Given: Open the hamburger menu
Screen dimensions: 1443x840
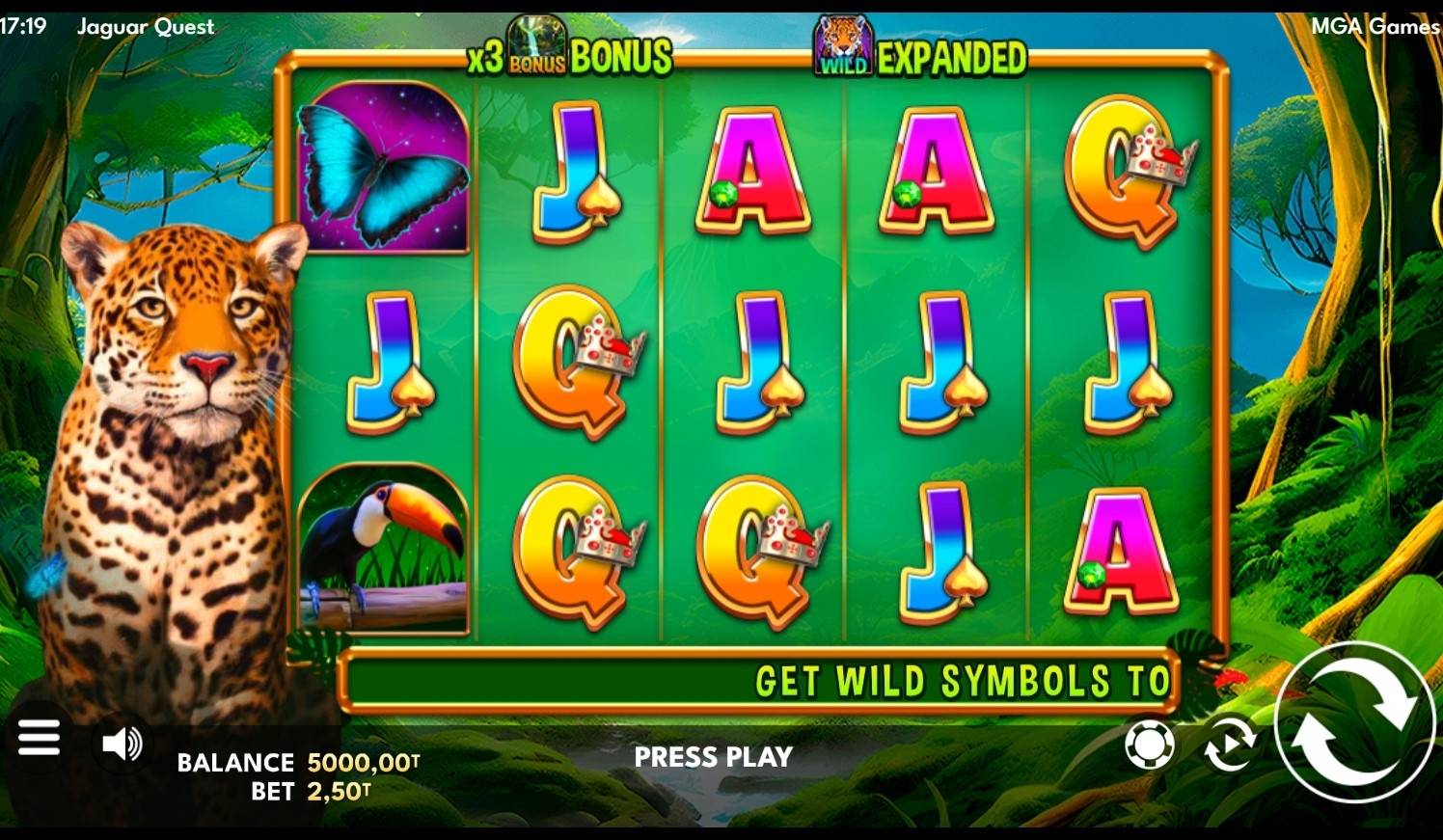Looking at the screenshot, I should coord(39,740).
